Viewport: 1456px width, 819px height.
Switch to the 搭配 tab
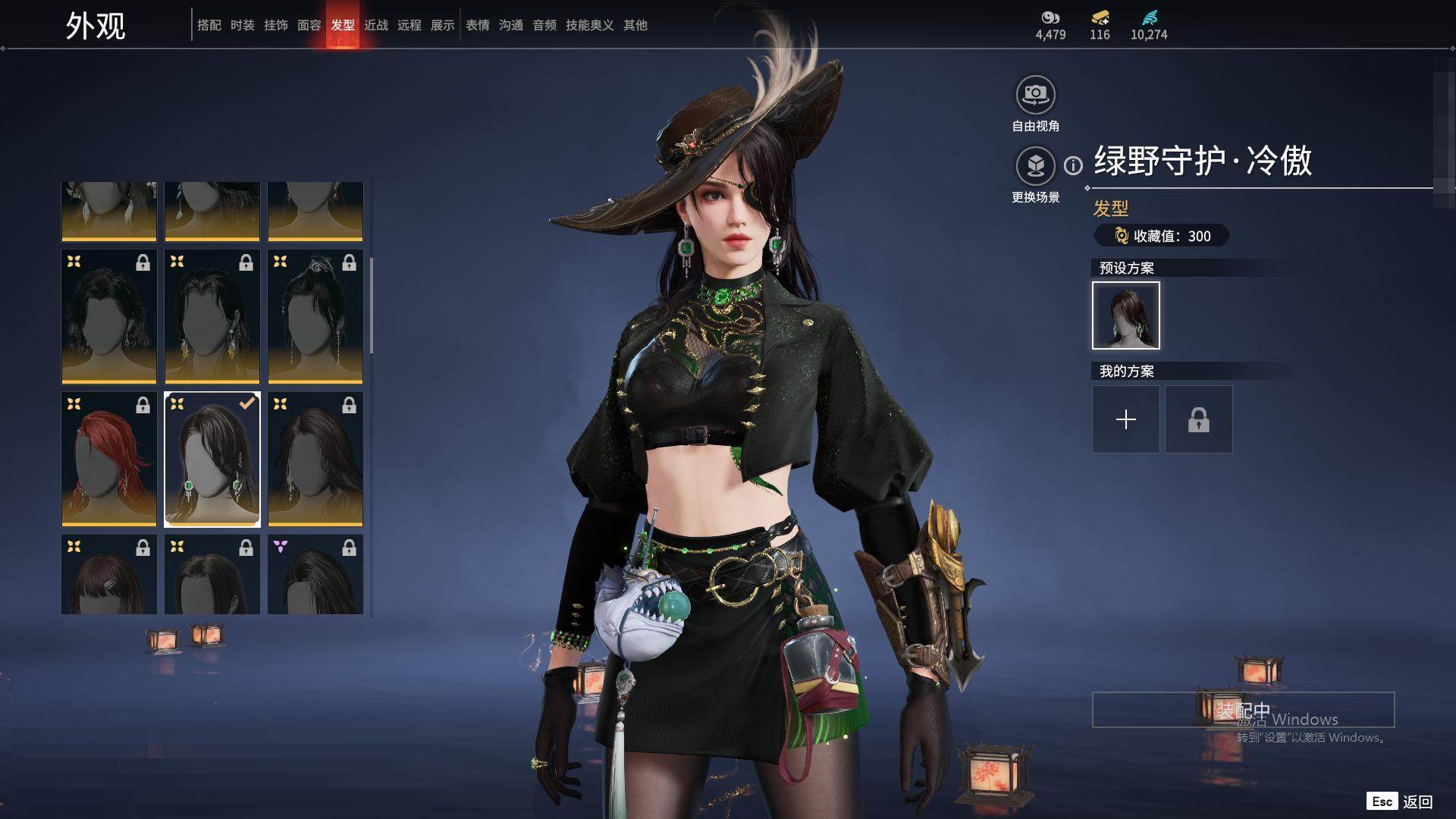pos(209,25)
